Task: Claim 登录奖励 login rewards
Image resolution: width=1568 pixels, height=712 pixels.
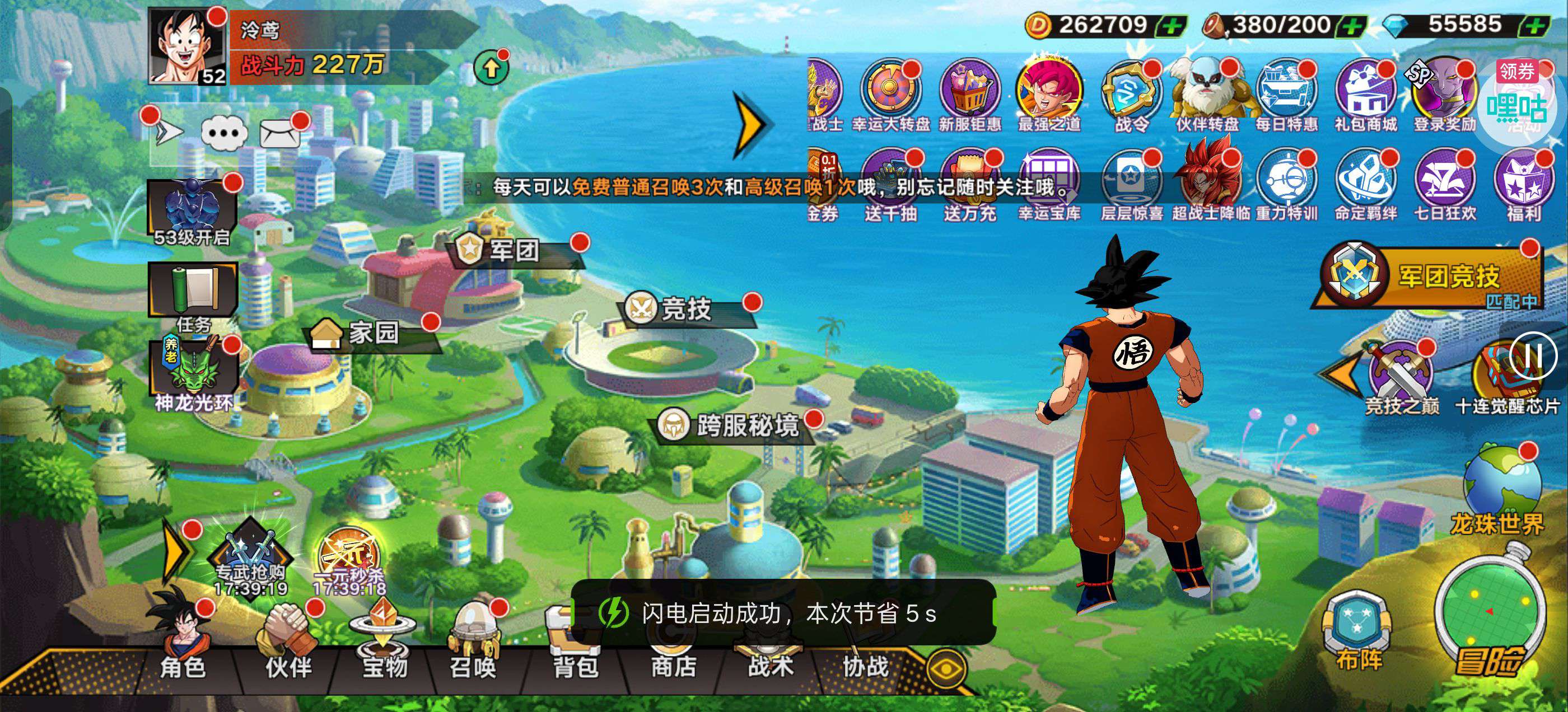Action: [x=1444, y=95]
